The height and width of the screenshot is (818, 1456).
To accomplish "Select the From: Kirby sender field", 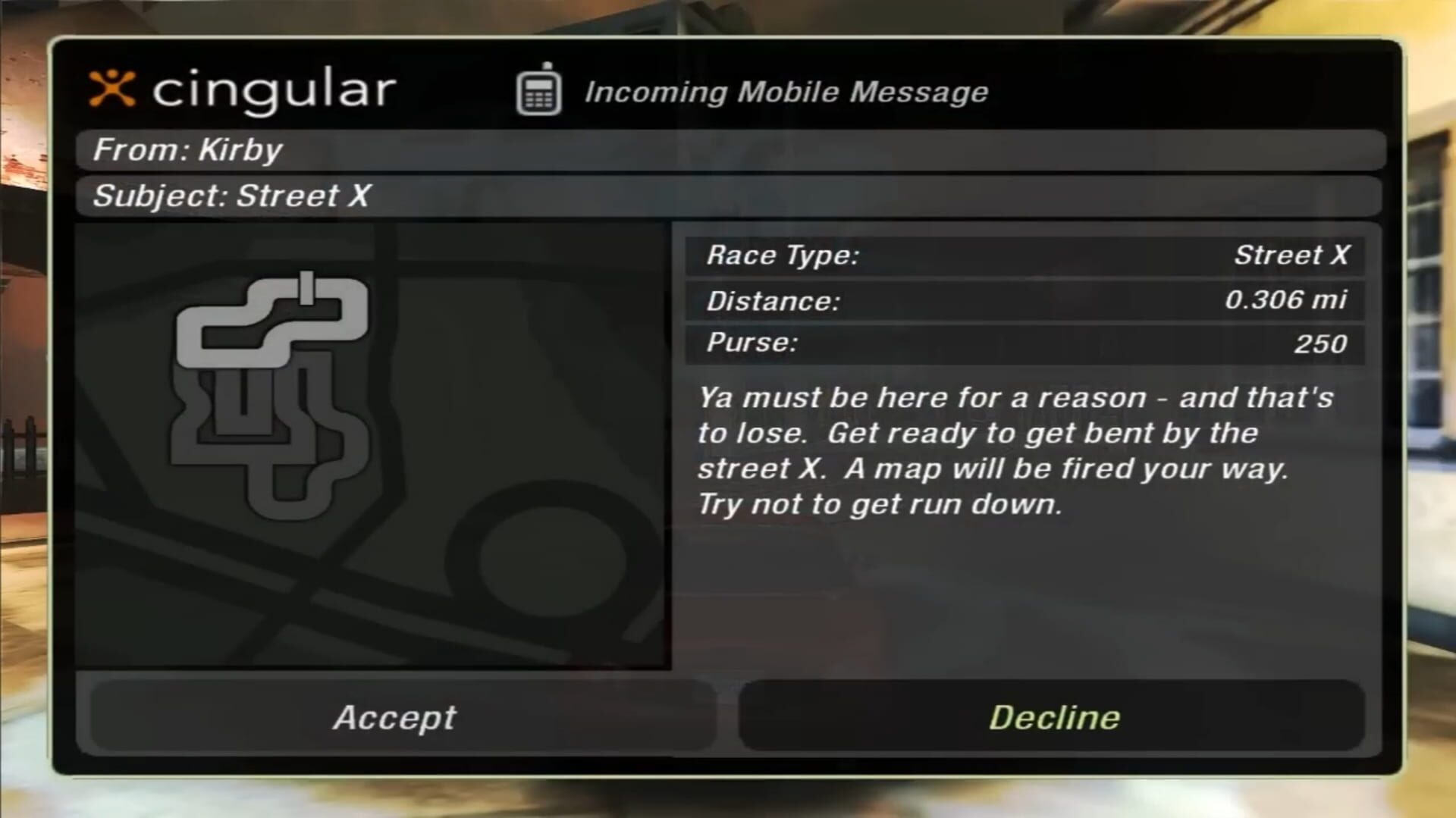I will [x=188, y=149].
